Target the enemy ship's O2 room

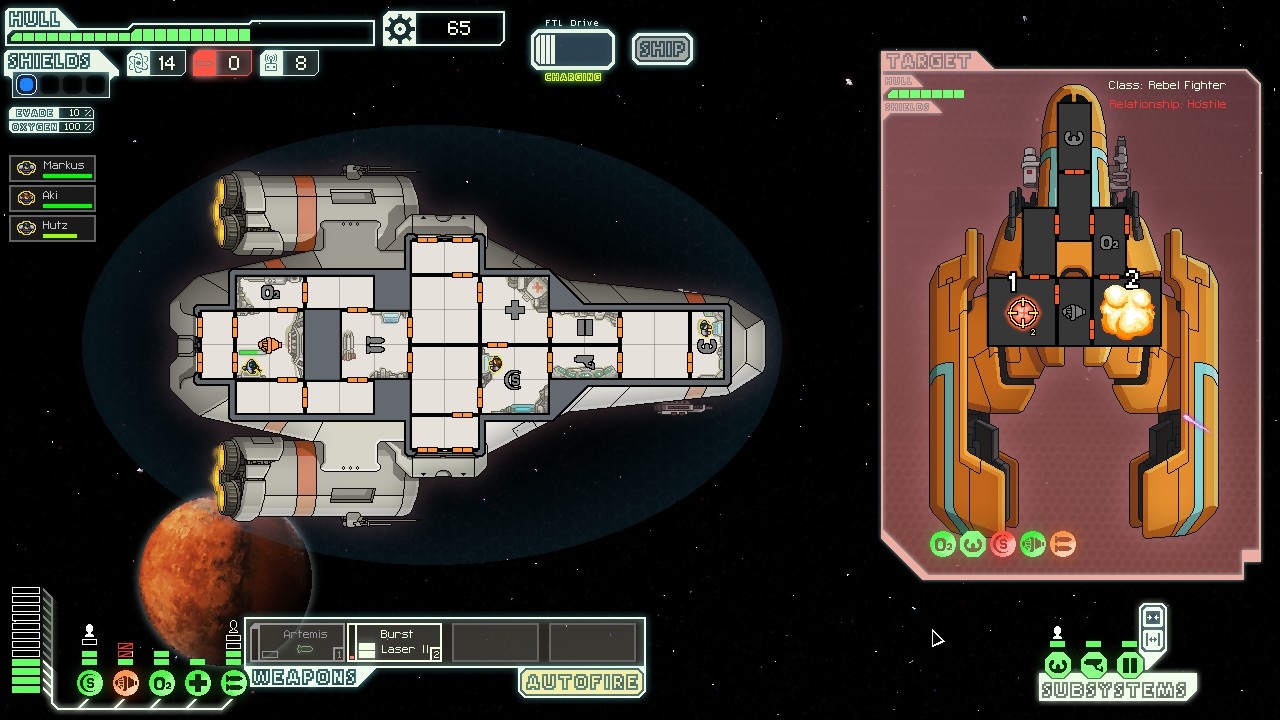[x=1109, y=243]
